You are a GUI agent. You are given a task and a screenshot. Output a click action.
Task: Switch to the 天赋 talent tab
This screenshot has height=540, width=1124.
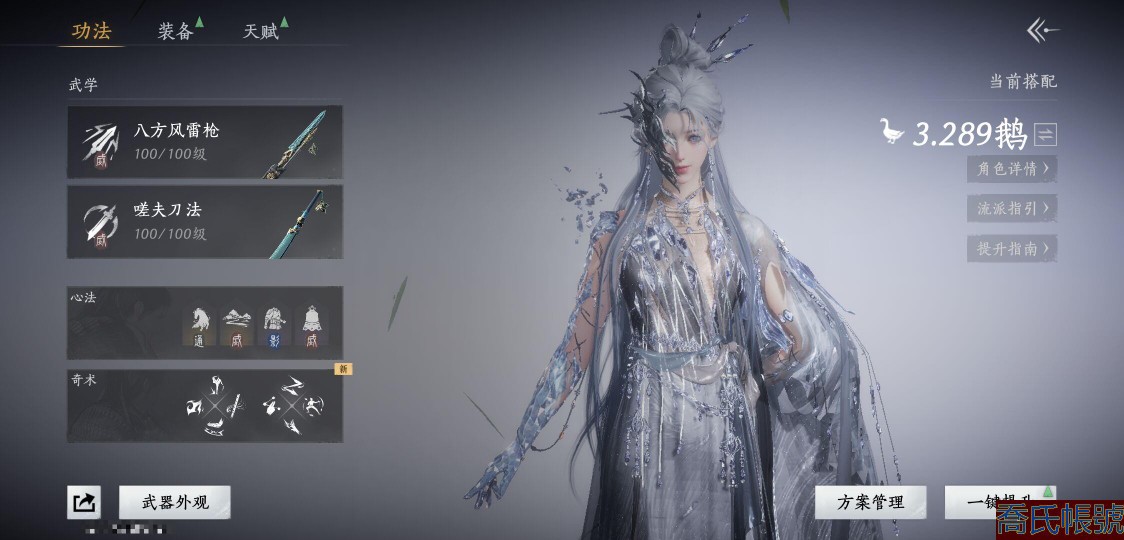(261, 31)
